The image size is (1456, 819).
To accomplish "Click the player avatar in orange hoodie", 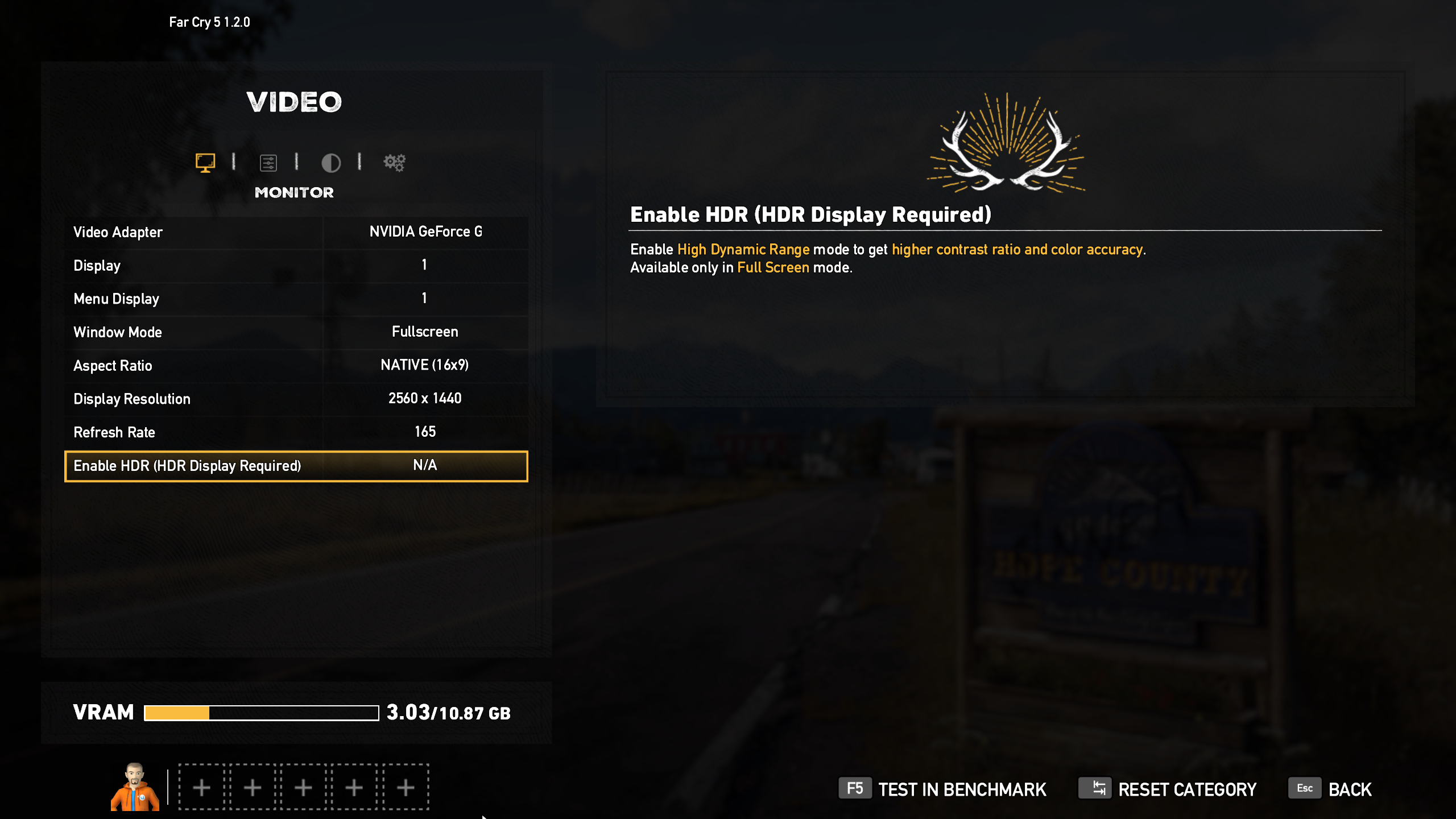I will click(135, 787).
